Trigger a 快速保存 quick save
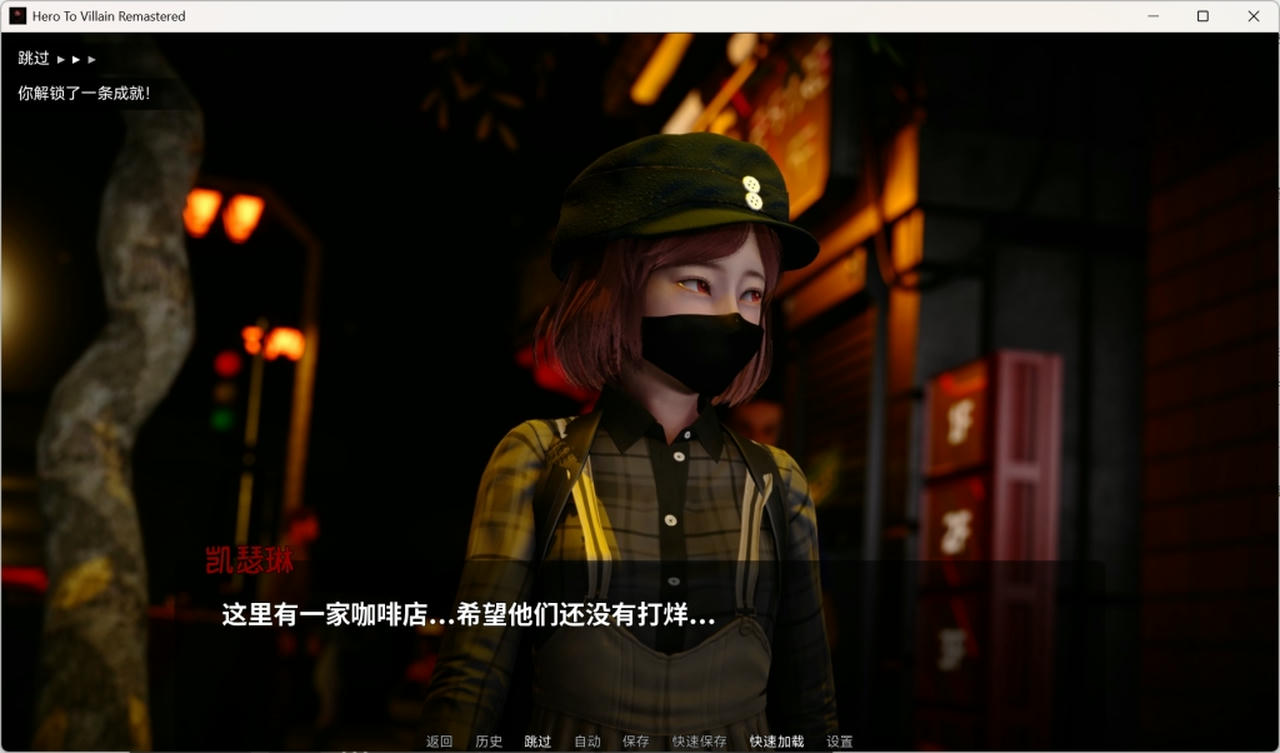This screenshot has width=1280, height=753. pos(700,742)
